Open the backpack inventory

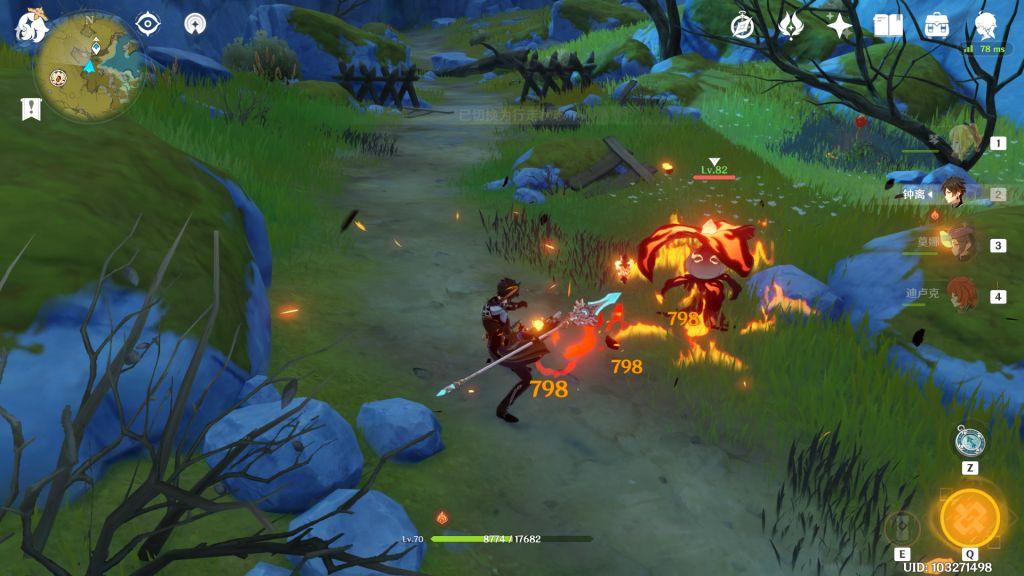937,26
